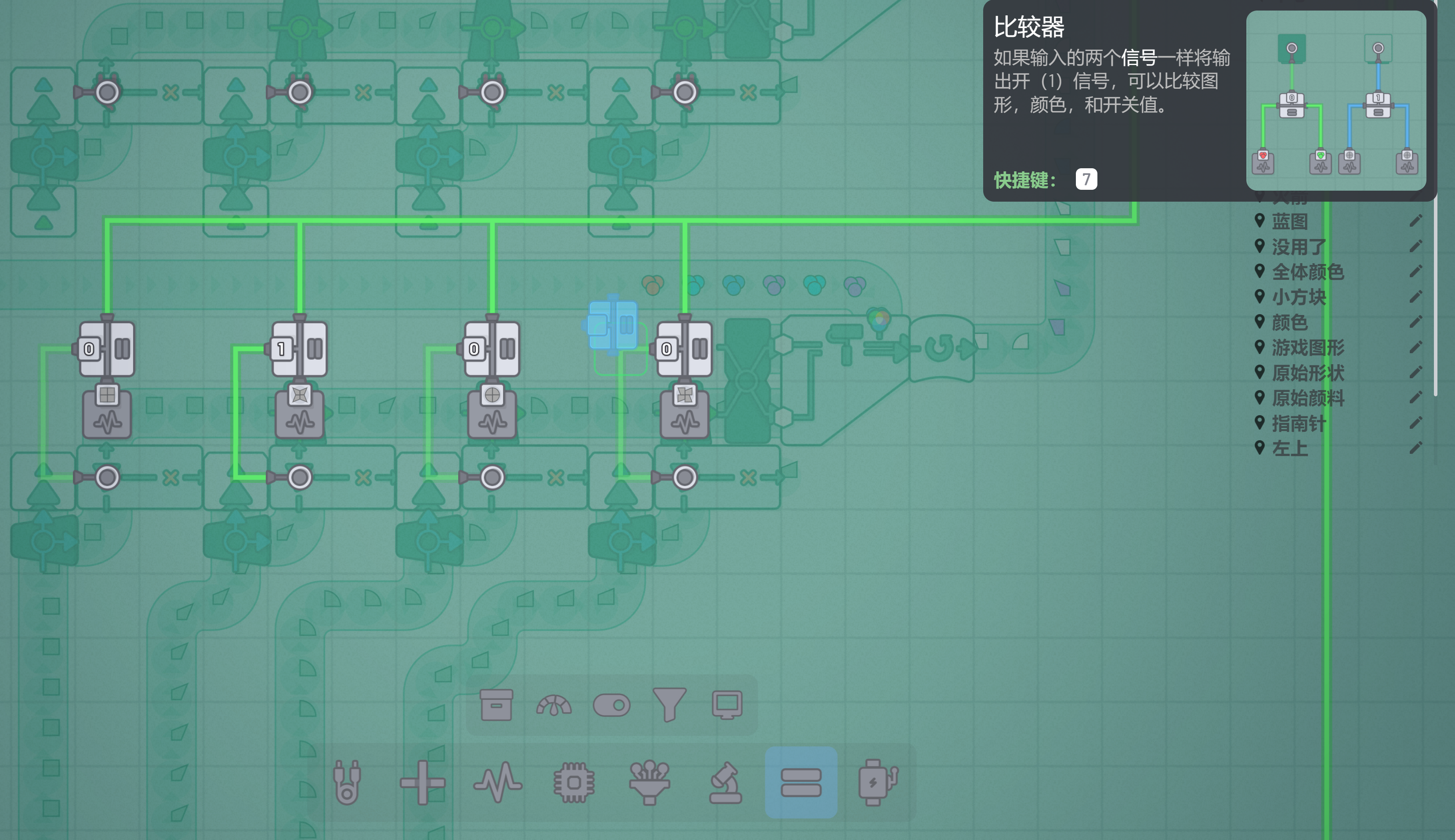Choose the funnel filter tool
Image resolution: width=1455 pixels, height=840 pixels.
(x=669, y=705)
